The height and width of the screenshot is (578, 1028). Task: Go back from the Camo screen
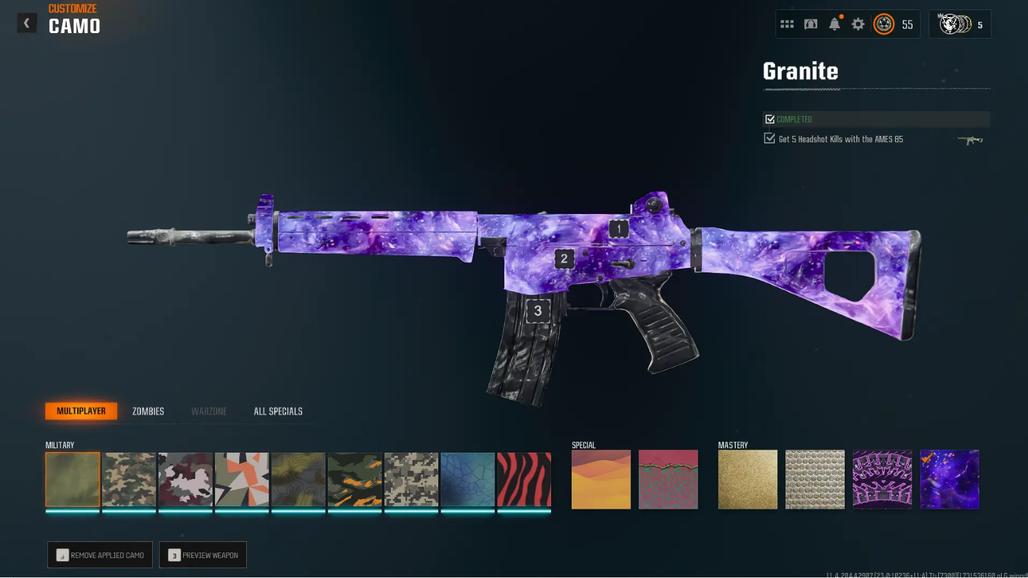click(27, 23)
